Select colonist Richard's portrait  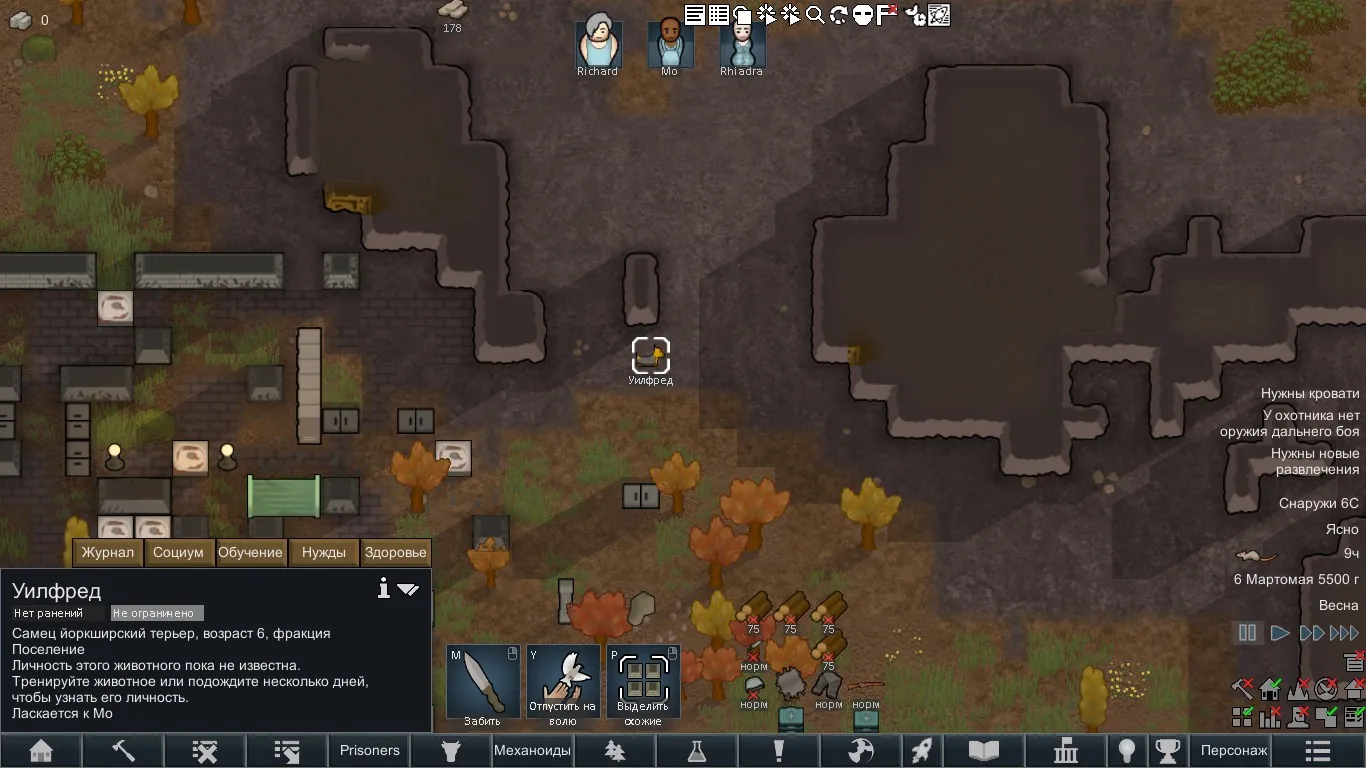point(598,45)
